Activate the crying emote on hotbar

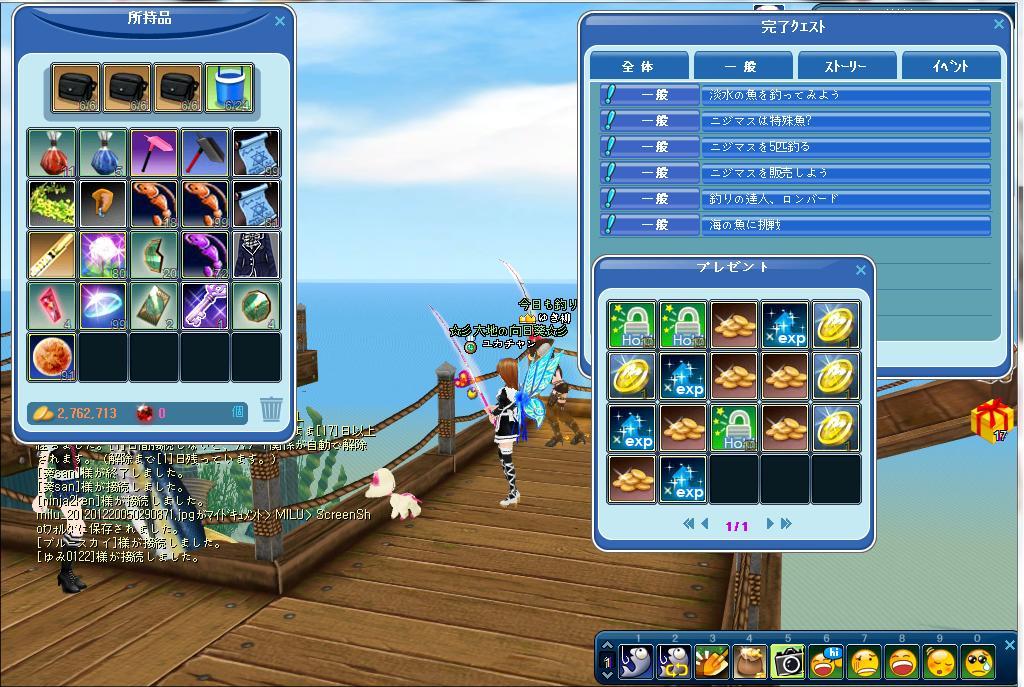[978, 661]
